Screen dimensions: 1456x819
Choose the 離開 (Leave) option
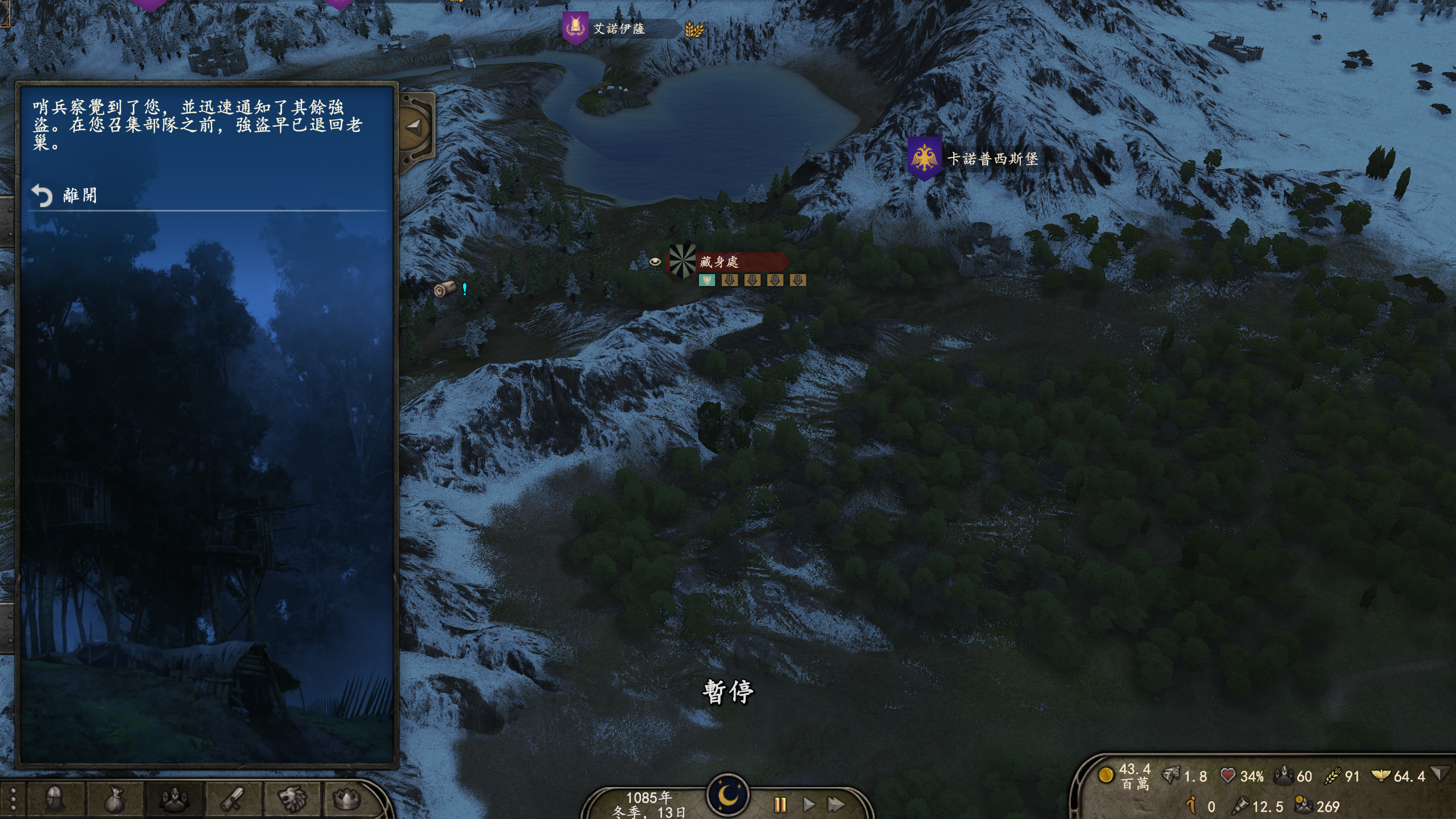pos(78,196)
